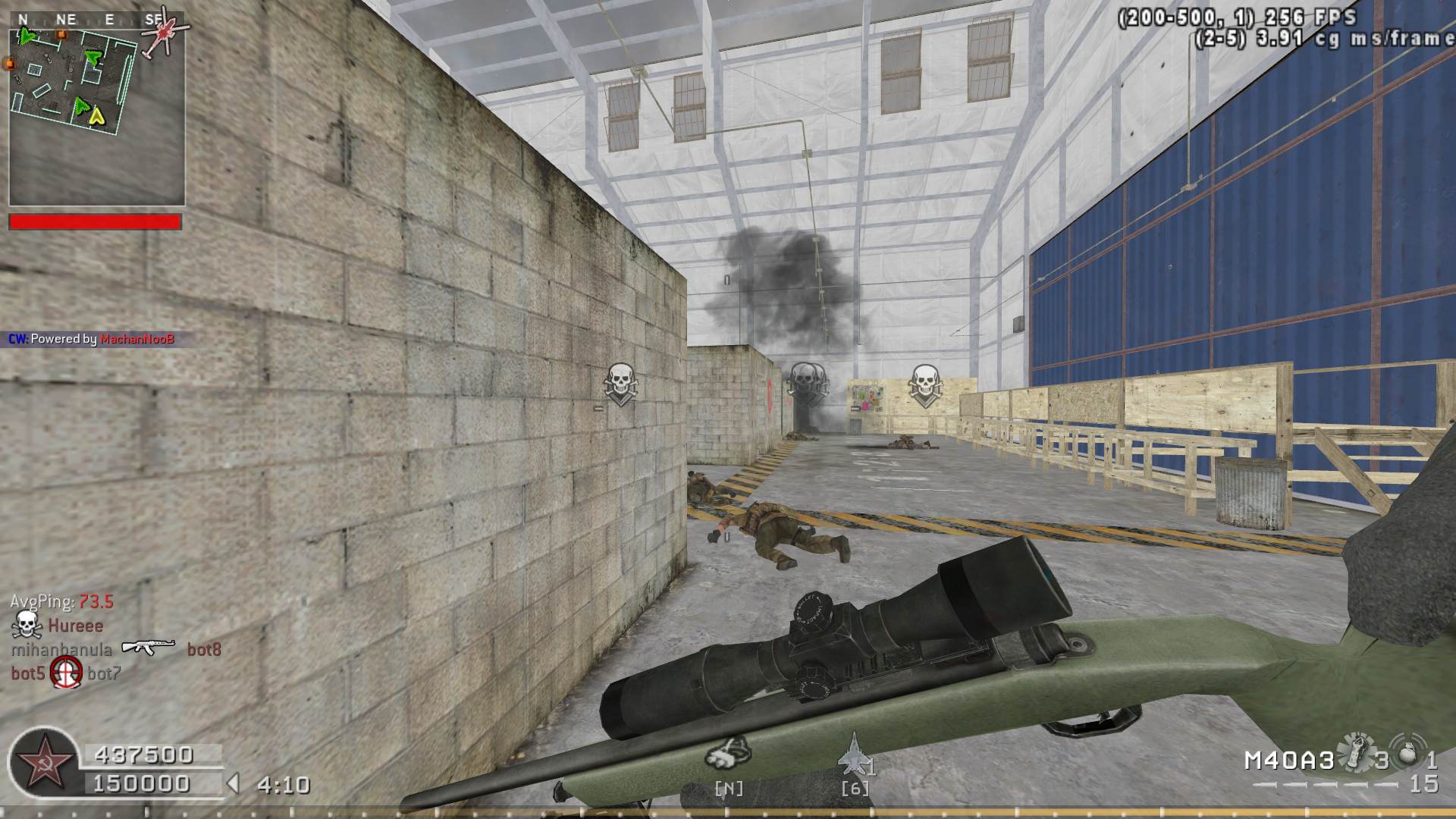
Task: Select the frag grenade icon
Action: tap(1408, 753)
